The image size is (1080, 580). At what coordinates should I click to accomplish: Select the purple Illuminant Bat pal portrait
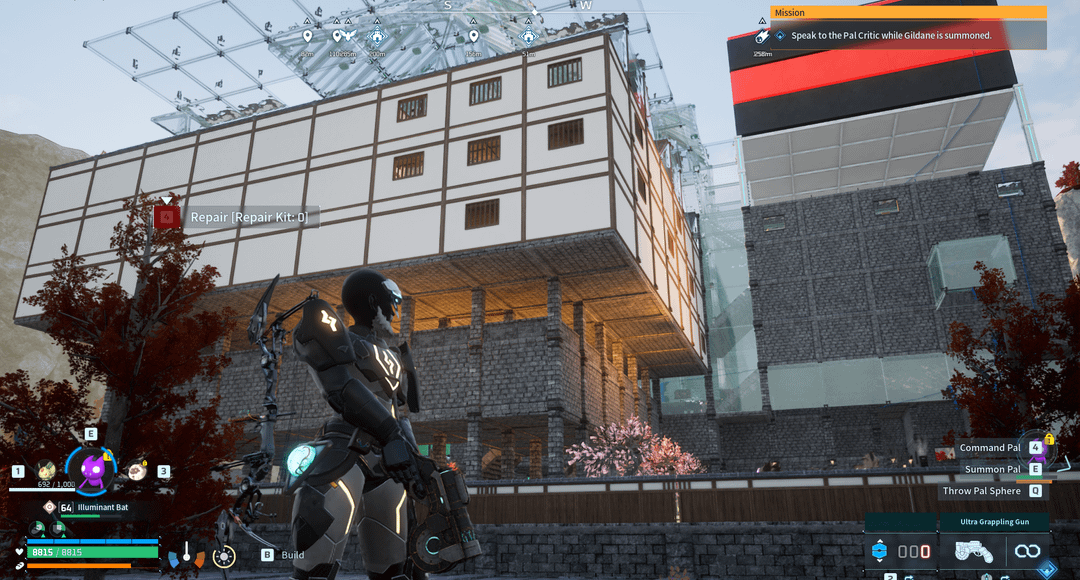click(92, 468)
